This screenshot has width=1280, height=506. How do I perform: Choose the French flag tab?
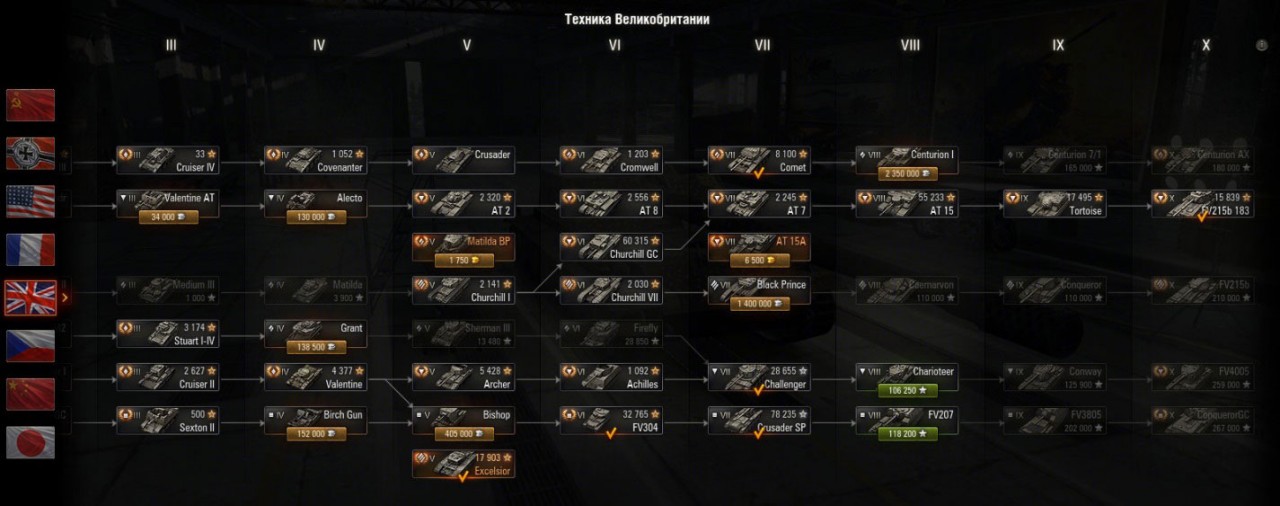pos(30,249)
